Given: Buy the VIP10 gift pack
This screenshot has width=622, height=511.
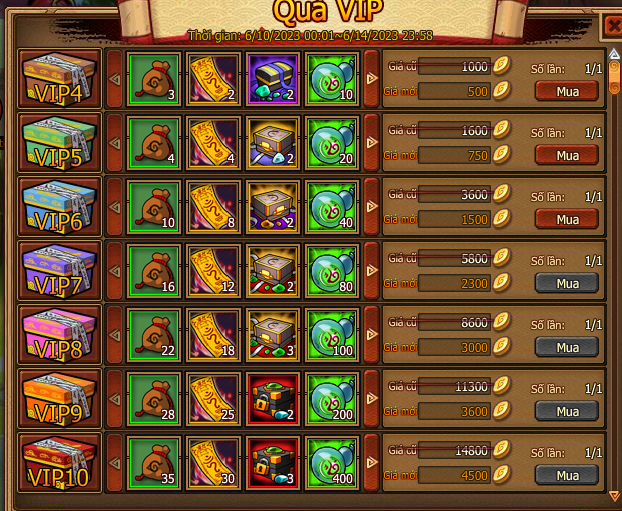Looking at the screenshot, I should point(567,475).
